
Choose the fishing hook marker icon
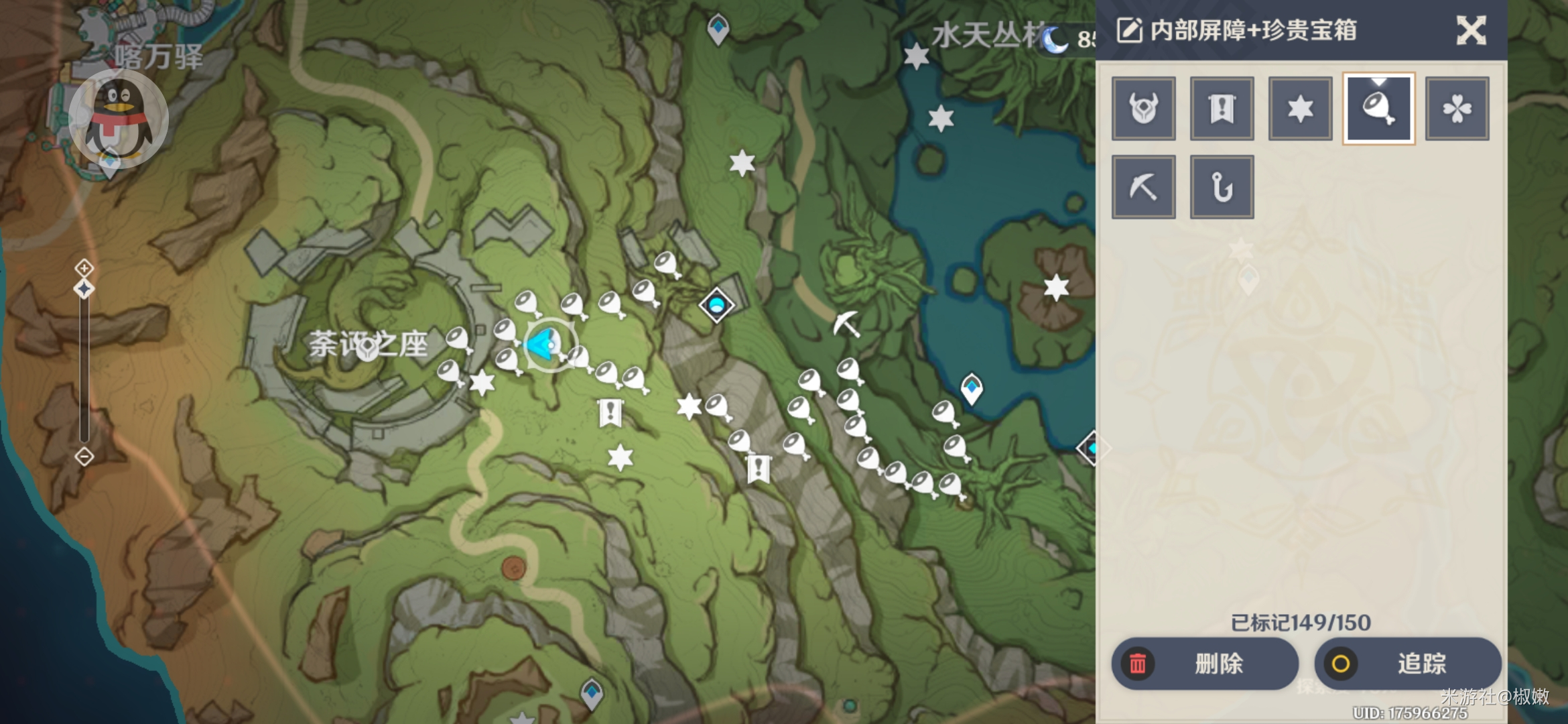pyautogui.click(x=1222, y=187)
